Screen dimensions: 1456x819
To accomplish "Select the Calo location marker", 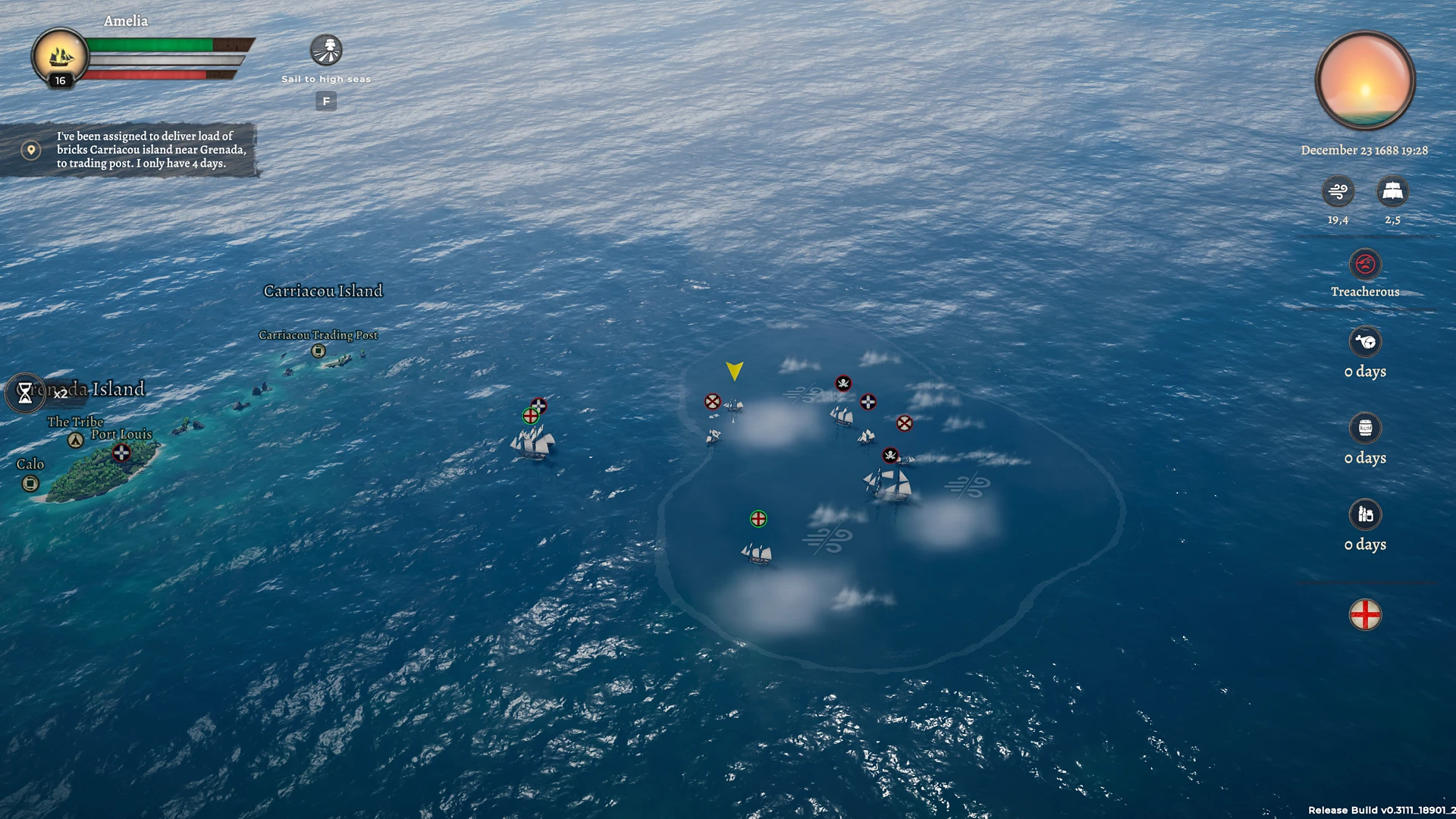I will pyautogui.click(x=30, y=482).
